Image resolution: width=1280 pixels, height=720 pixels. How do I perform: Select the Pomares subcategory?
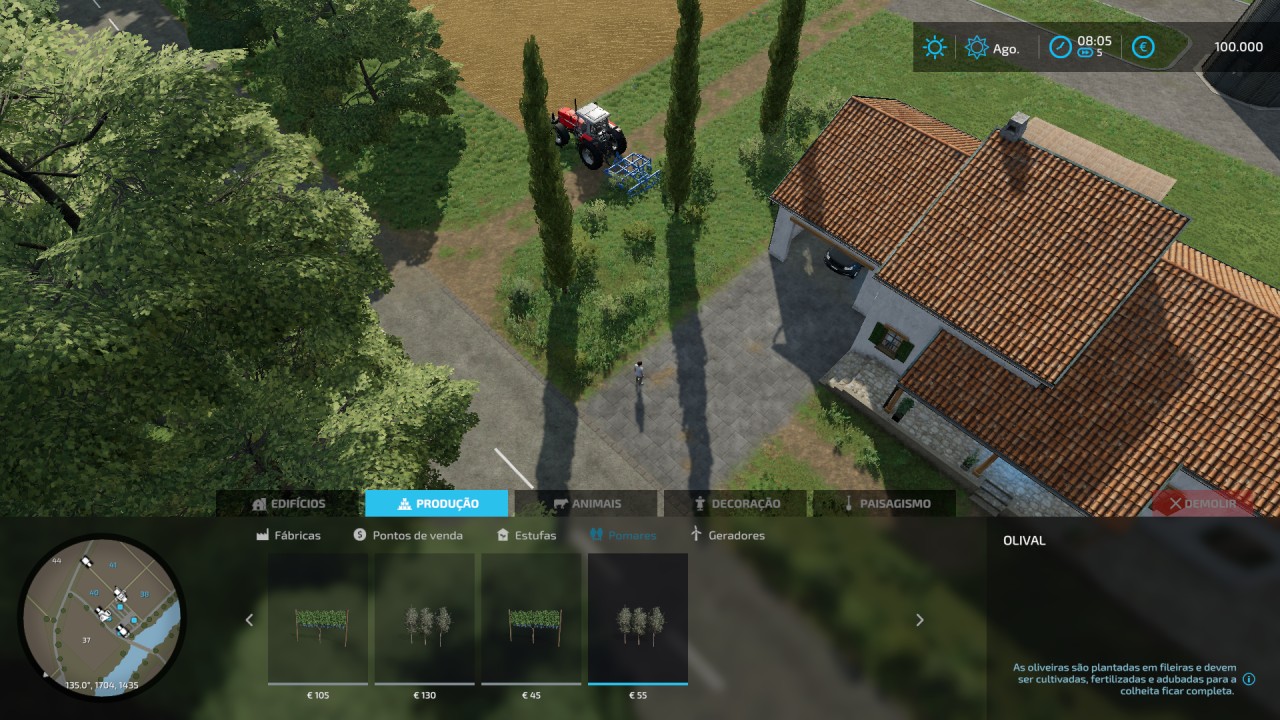(623, 535)
